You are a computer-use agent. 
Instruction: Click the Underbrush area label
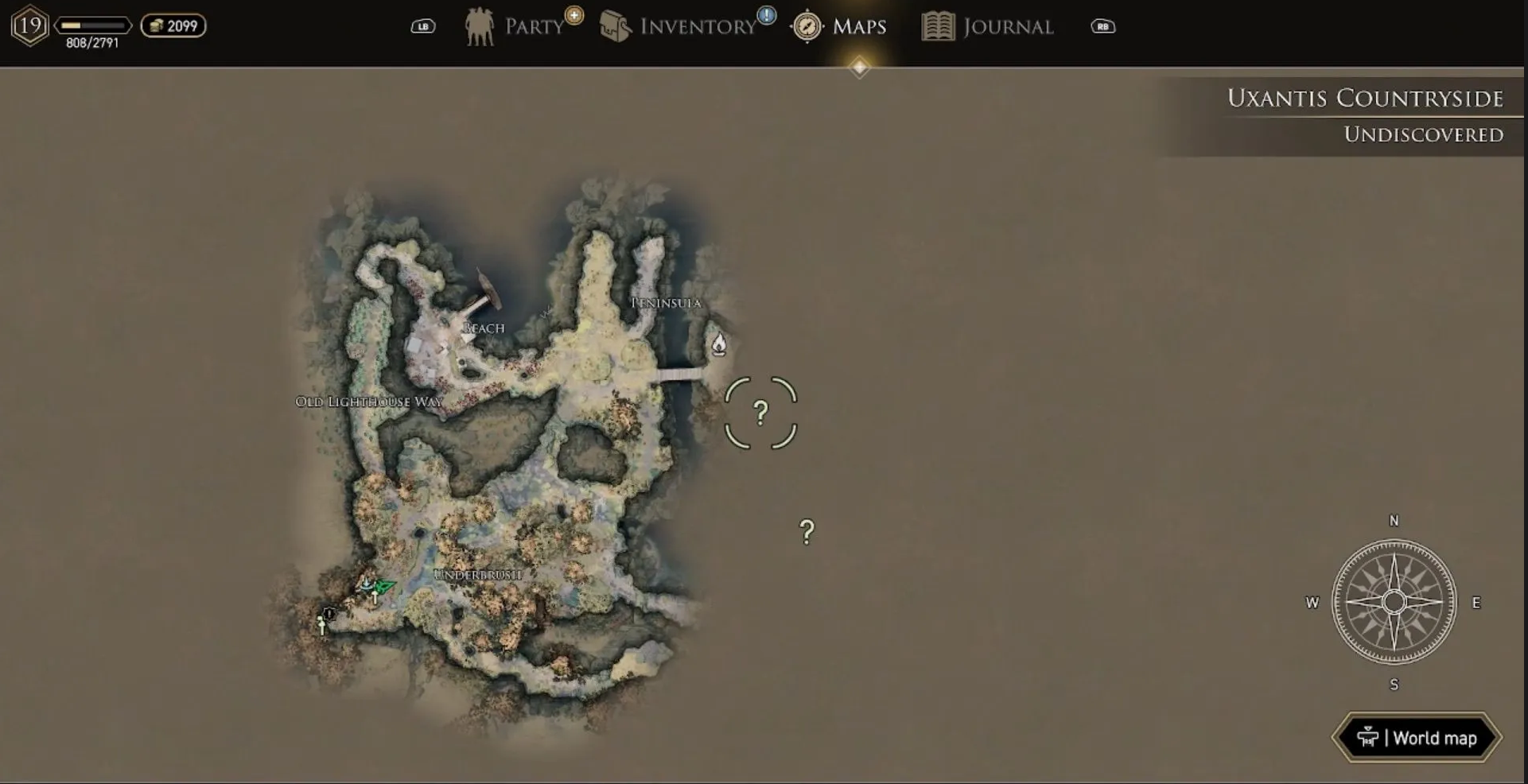point(478,574)
